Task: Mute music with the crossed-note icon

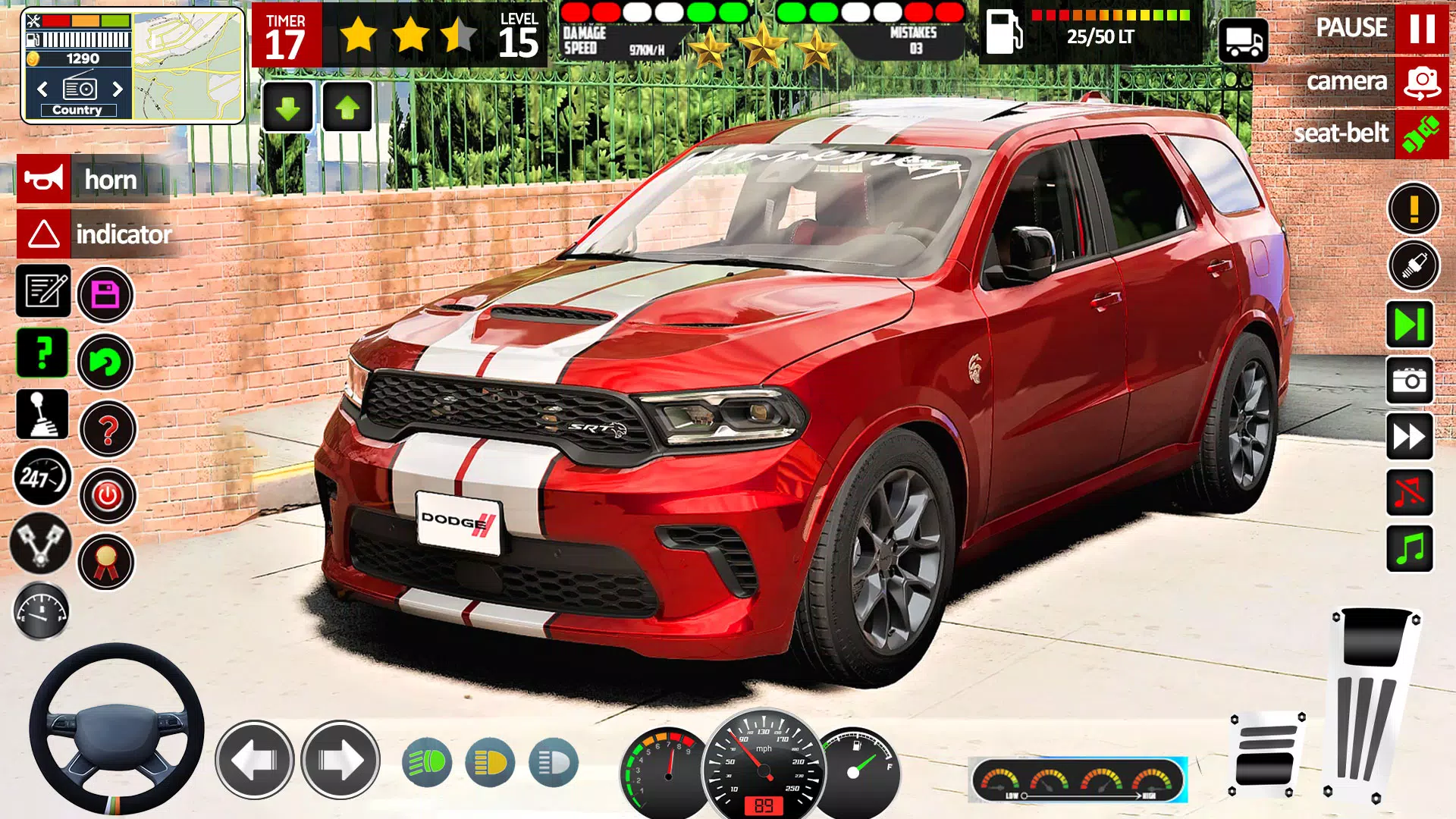Action: (x=1410, y=493)
